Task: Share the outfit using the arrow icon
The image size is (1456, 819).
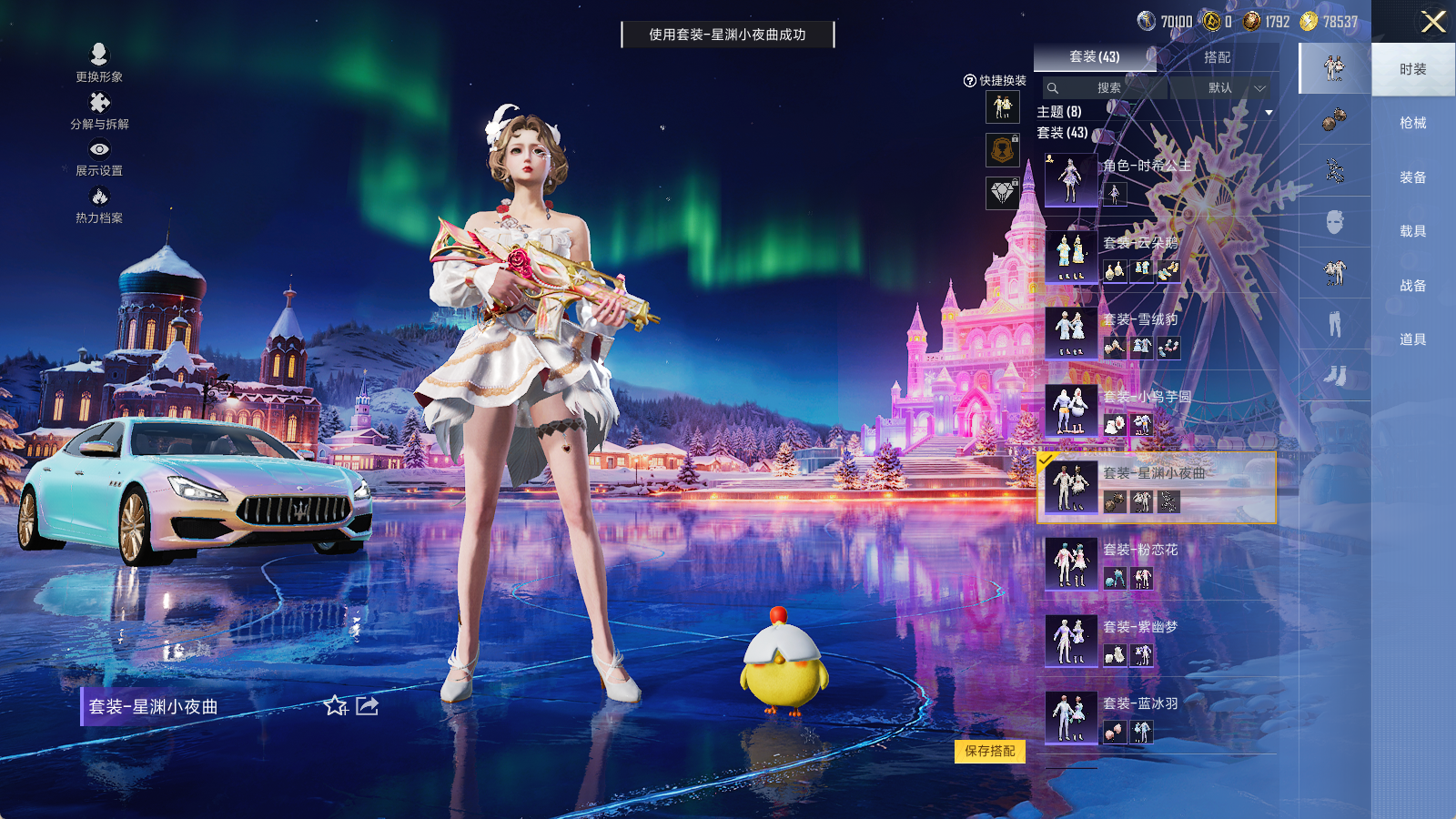Action: click(x=368, y=706)
